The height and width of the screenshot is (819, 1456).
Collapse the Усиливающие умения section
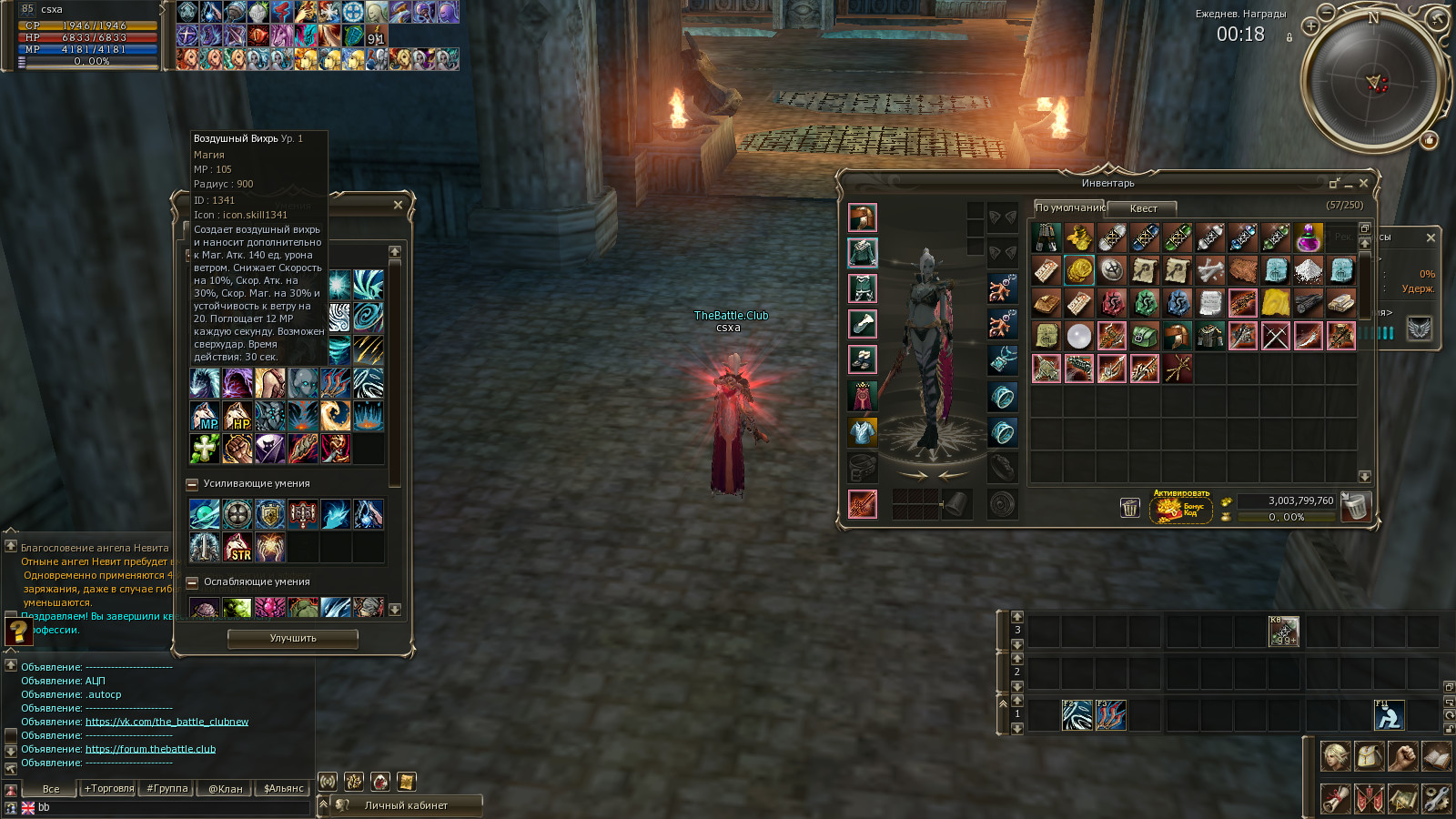[x=192, y=484]
